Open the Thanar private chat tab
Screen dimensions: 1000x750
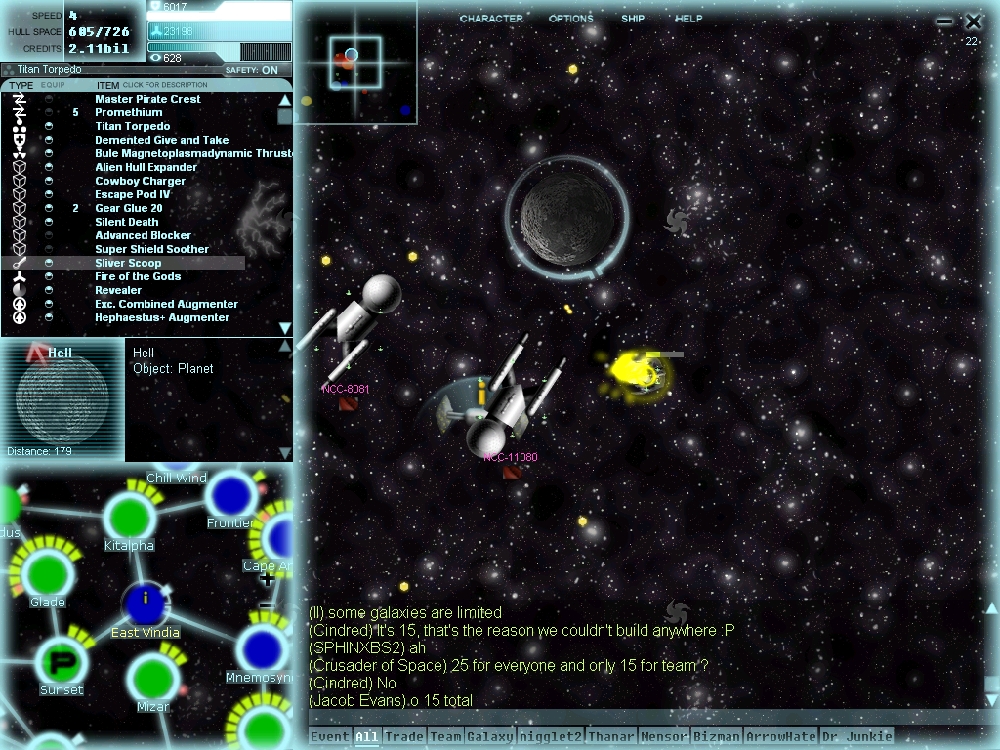611,737
